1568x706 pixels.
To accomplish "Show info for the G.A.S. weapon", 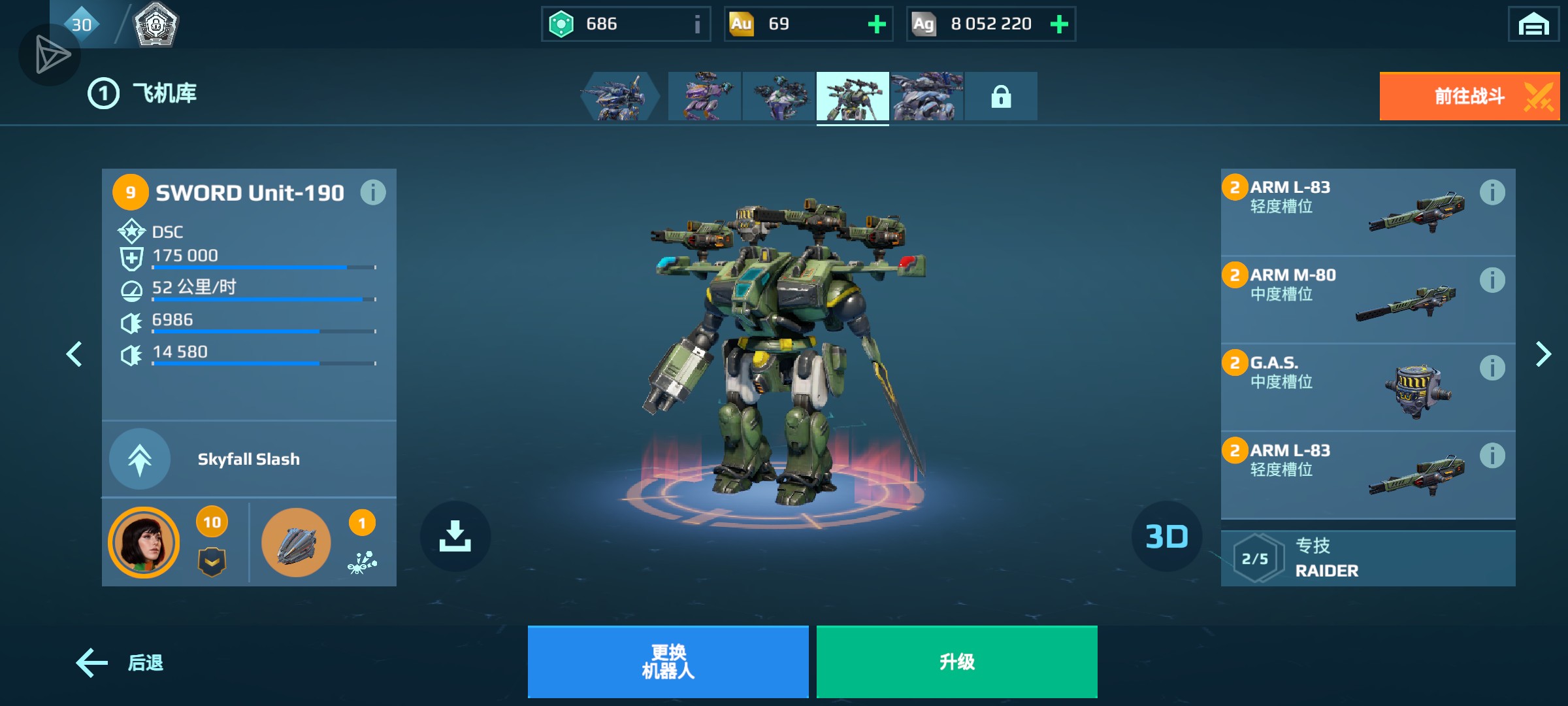I will point(1492,368).
